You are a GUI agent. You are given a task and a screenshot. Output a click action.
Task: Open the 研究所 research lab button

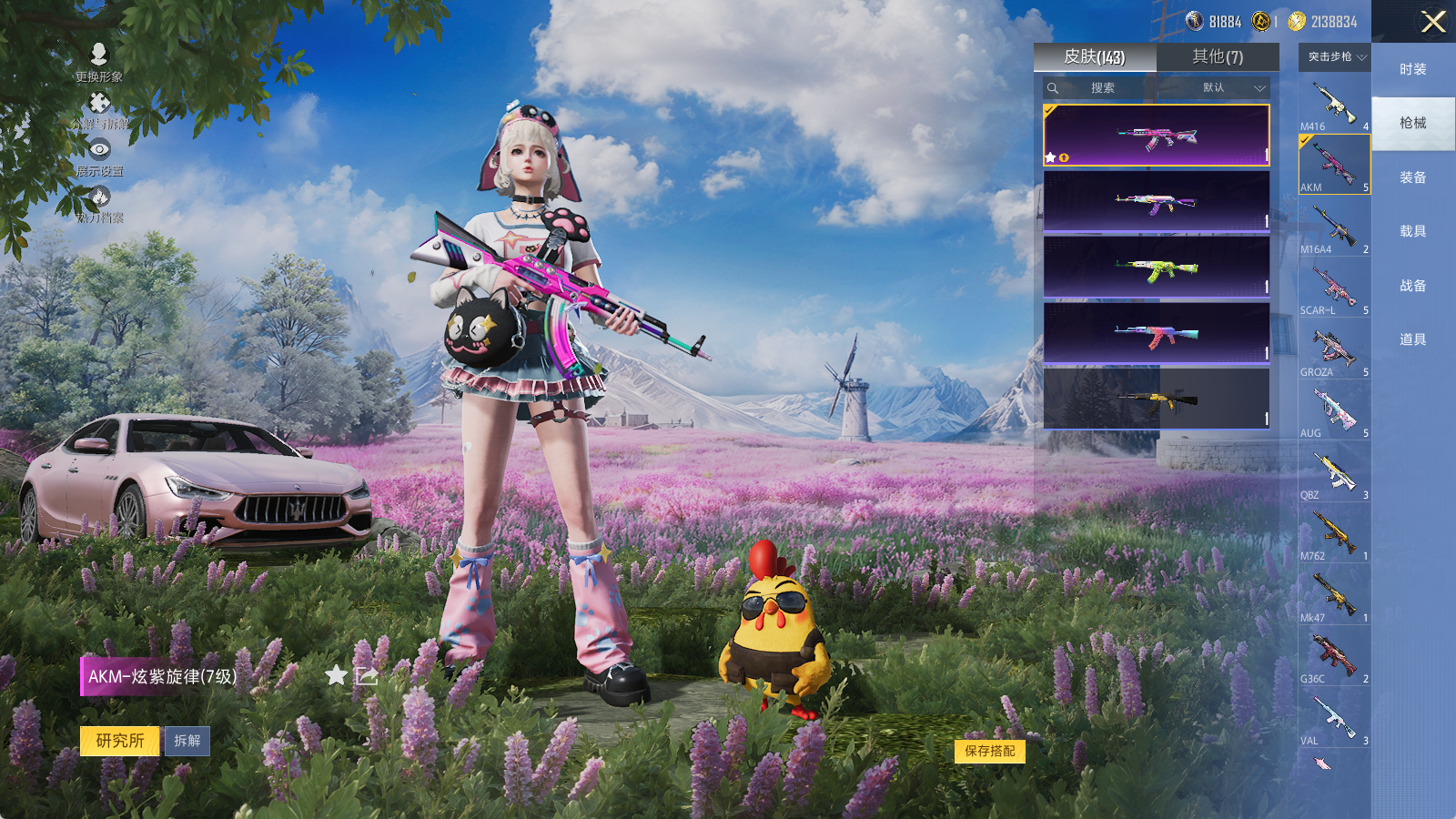(120, 741)
